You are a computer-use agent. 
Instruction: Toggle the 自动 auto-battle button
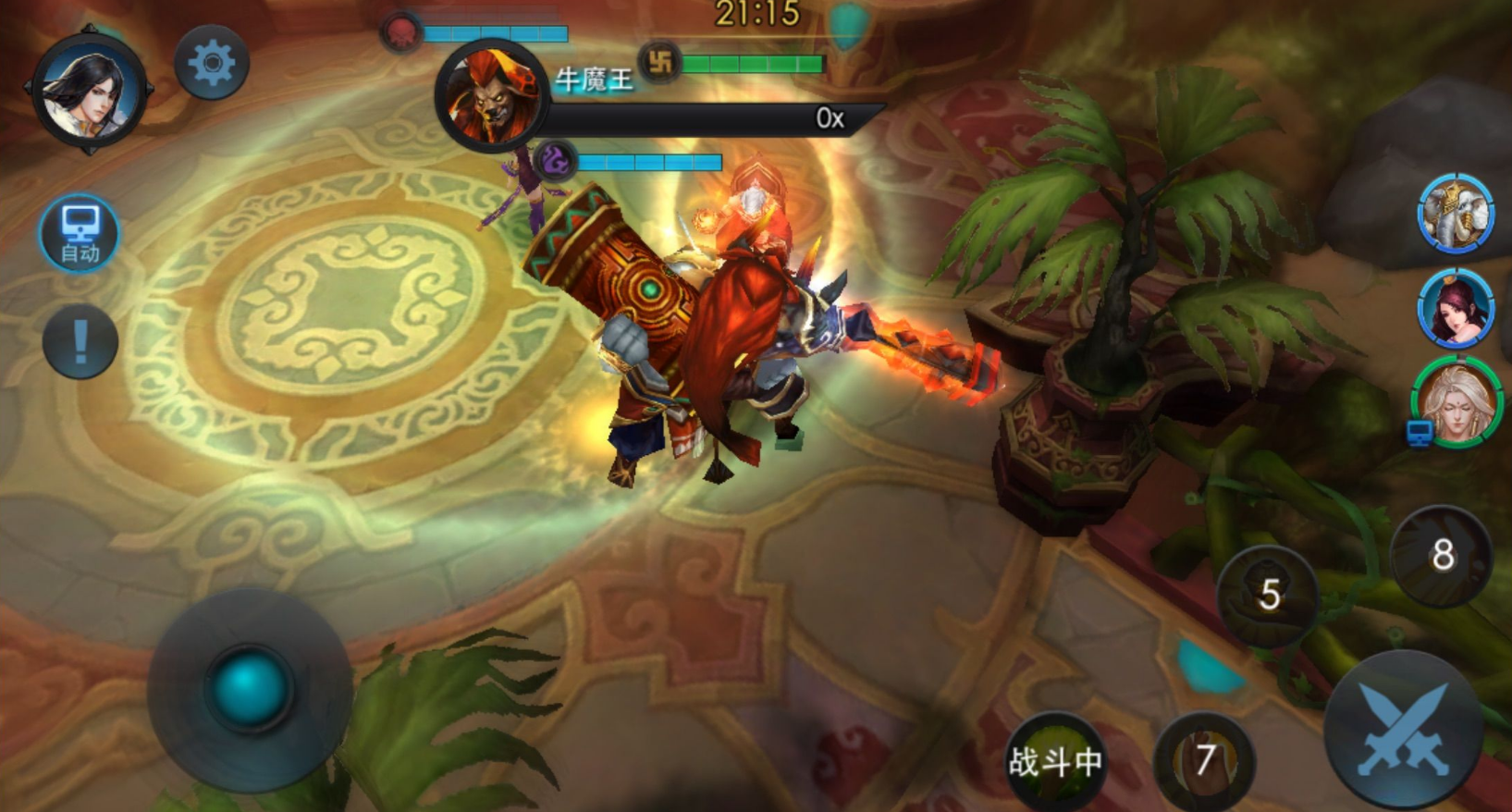(x=80, y=233)
